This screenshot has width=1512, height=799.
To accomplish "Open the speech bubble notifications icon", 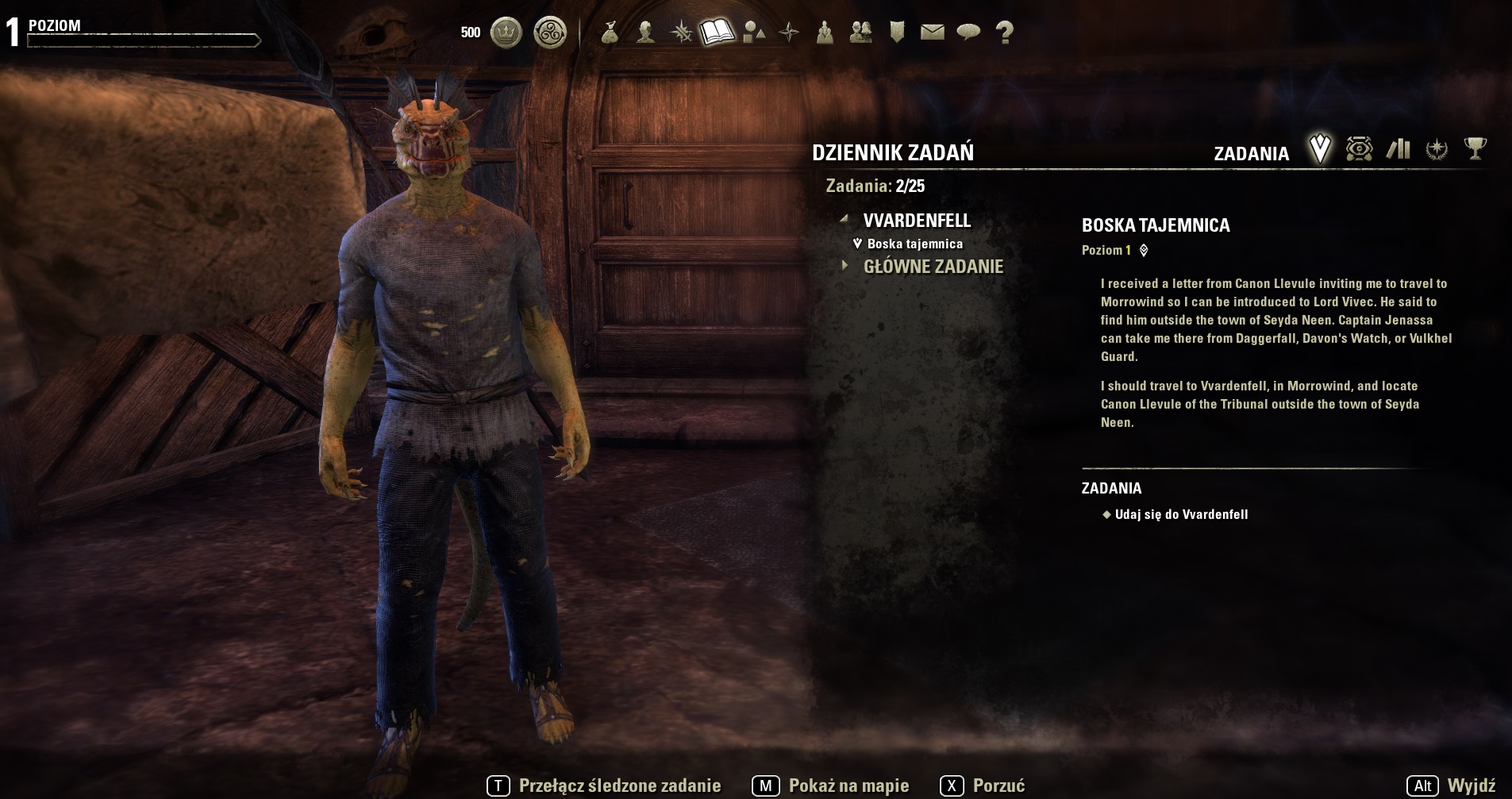I will (x=968, y=33).
